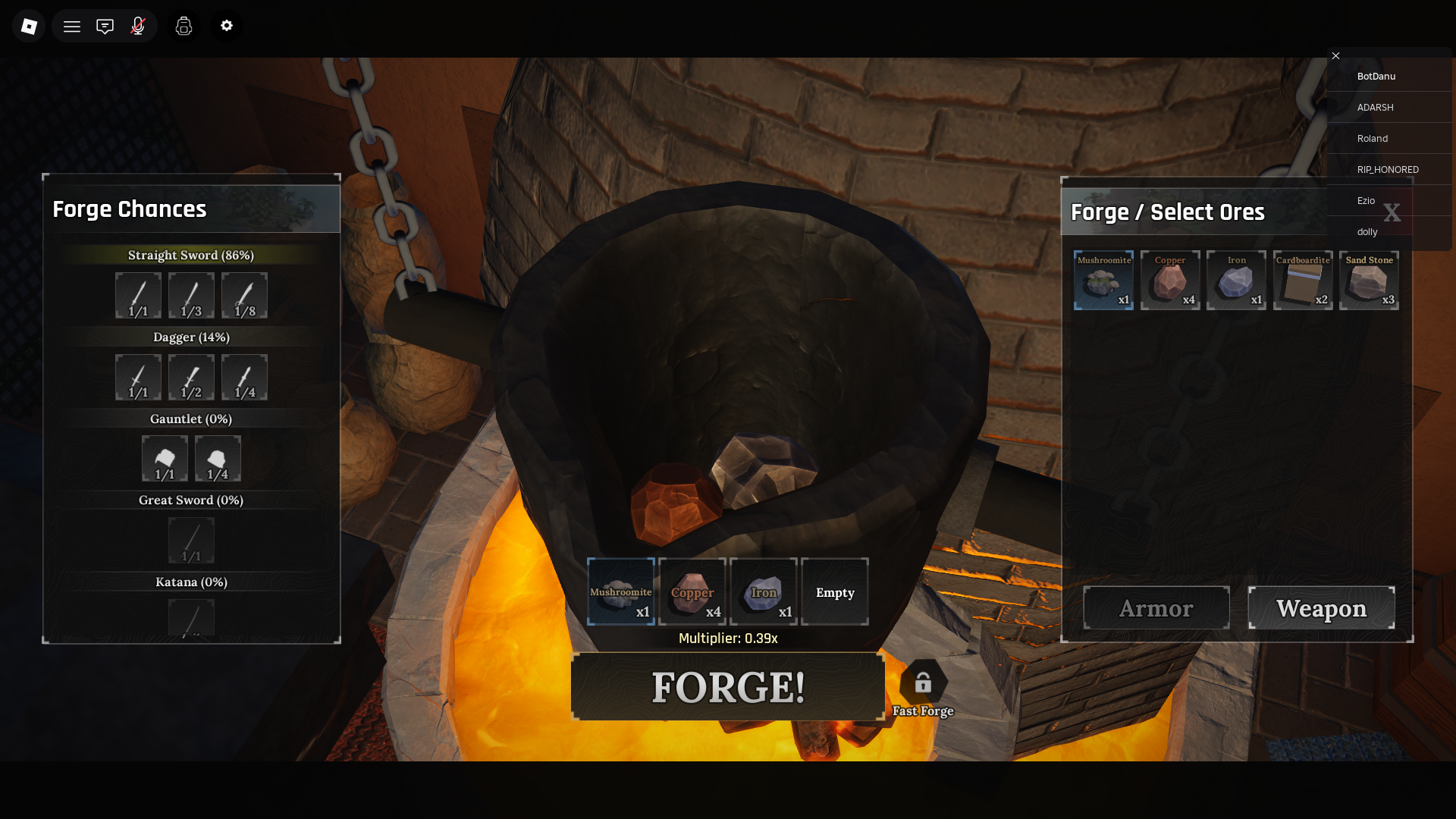This screenshot has height=819, width=1456.
Task: Select the Iron slot below the cauldron
Action: pyautogui.click(x=763, y=591)
